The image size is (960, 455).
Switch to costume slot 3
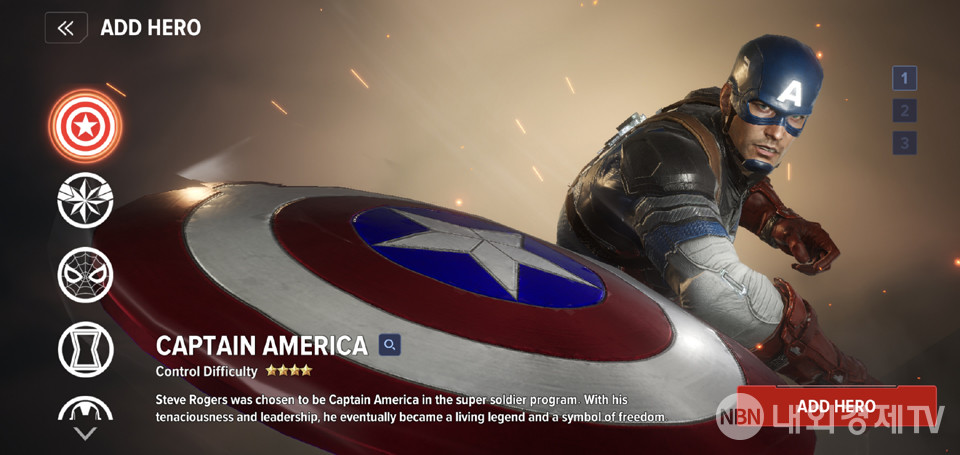tap(904, 143)
